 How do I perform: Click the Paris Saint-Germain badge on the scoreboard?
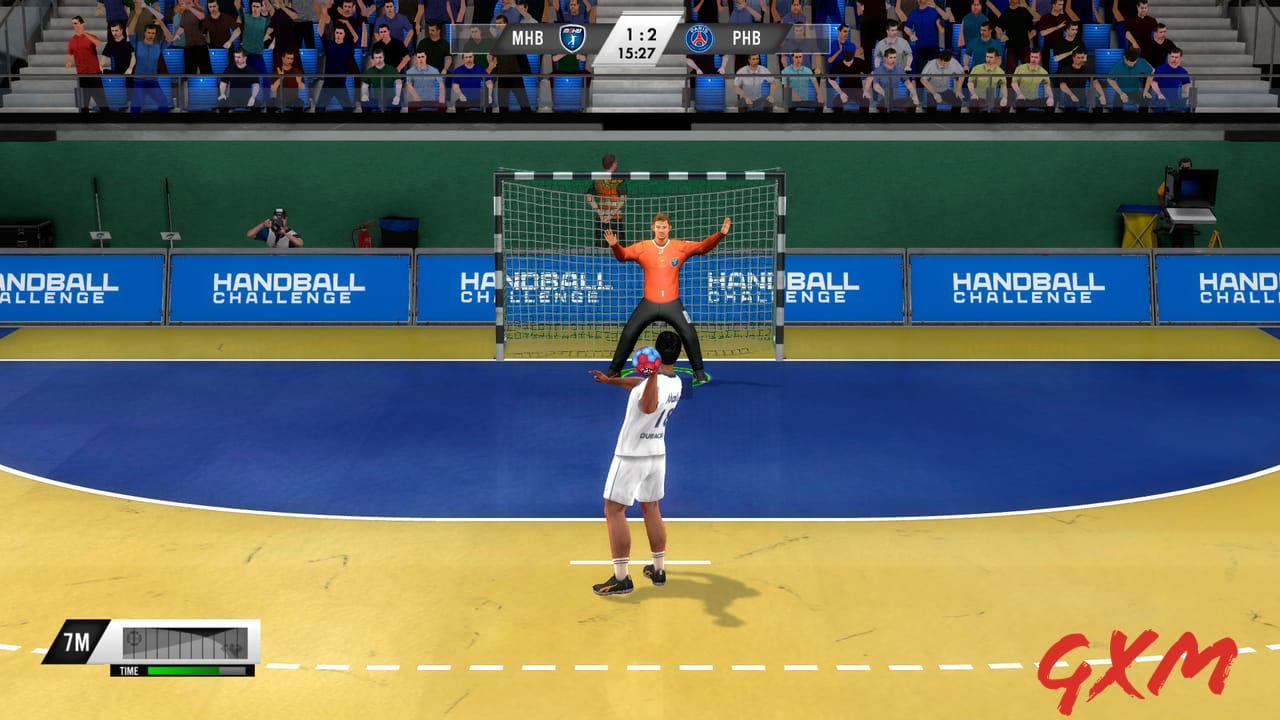(699, 38)
